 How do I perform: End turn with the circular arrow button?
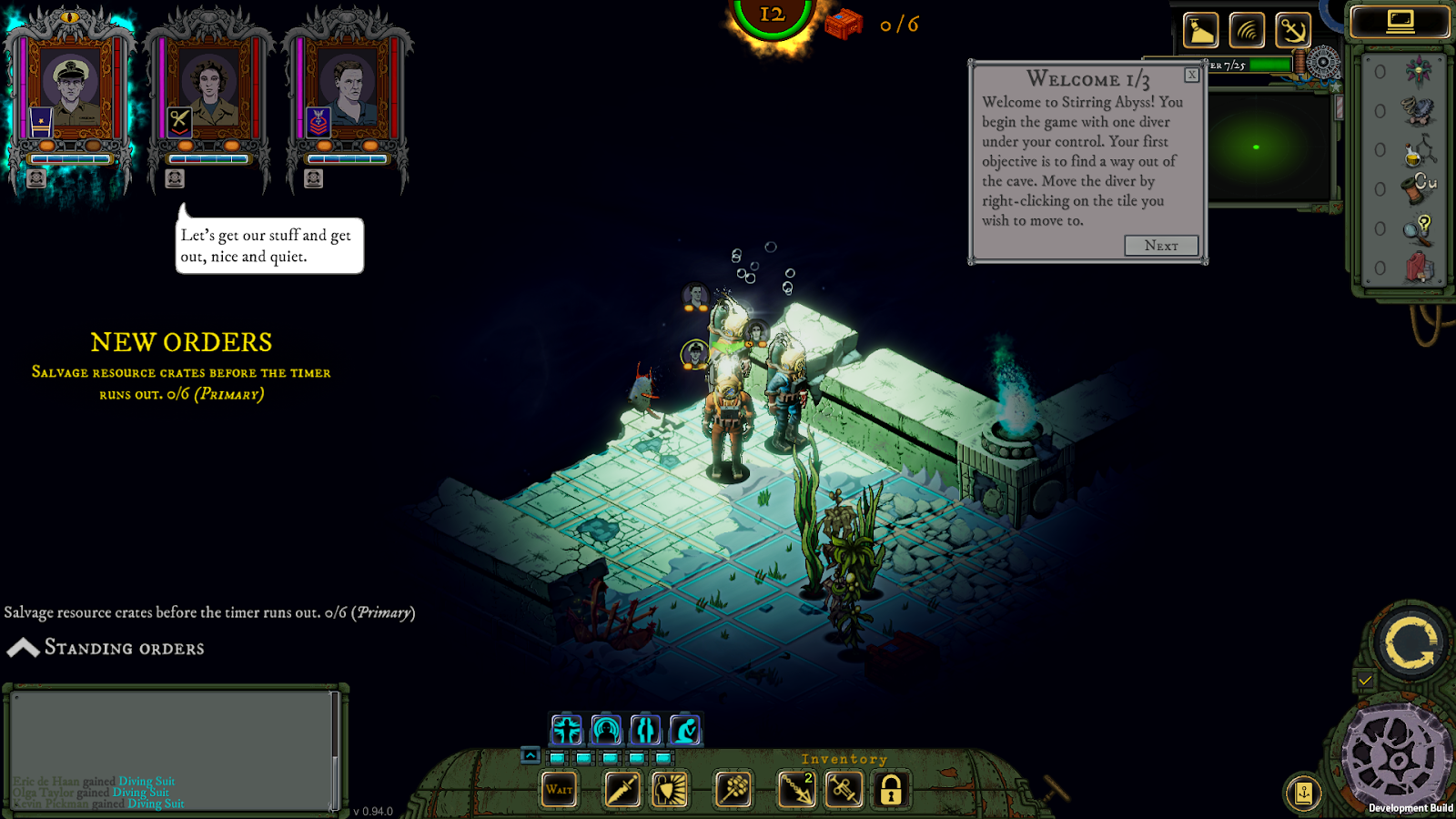tap(1410, 643)
